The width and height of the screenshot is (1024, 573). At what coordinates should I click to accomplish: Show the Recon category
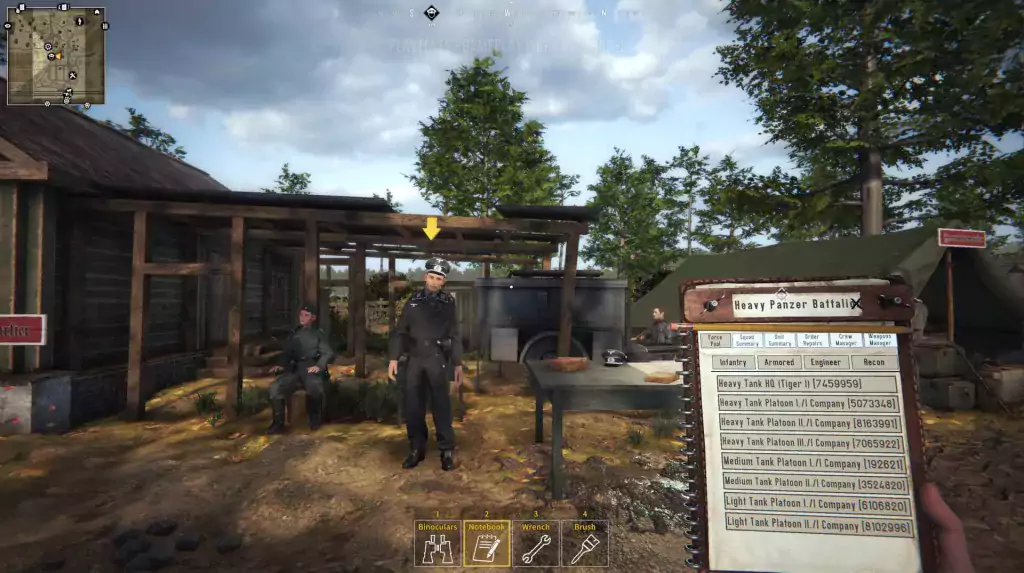(873, 362)
